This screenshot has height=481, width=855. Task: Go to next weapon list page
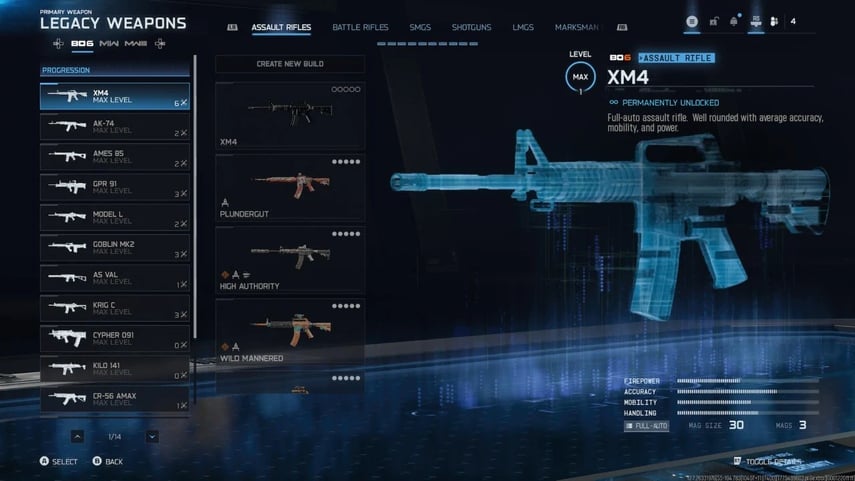pos(152,436)
